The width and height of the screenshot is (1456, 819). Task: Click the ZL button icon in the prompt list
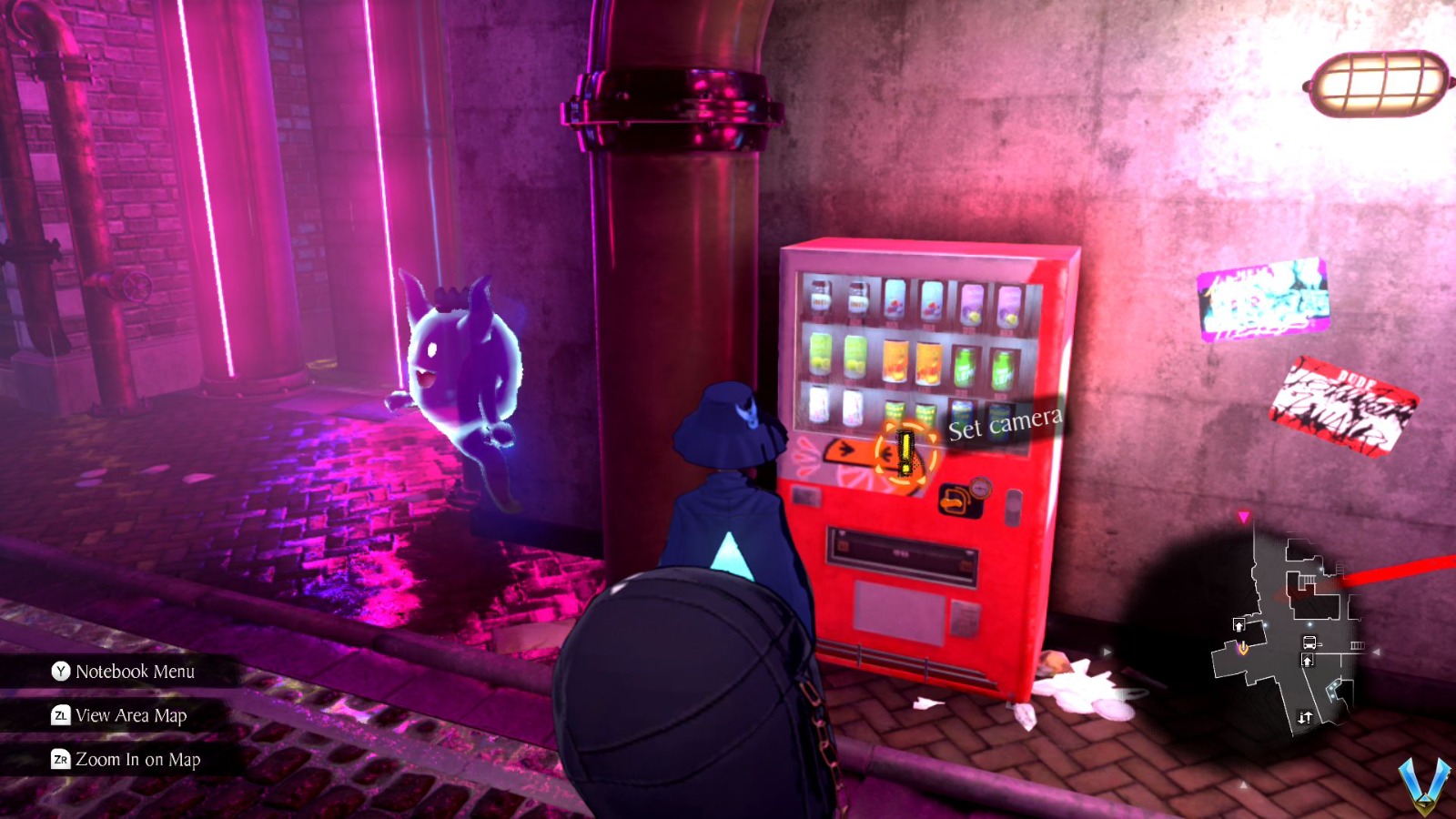(x=62, y=716)
